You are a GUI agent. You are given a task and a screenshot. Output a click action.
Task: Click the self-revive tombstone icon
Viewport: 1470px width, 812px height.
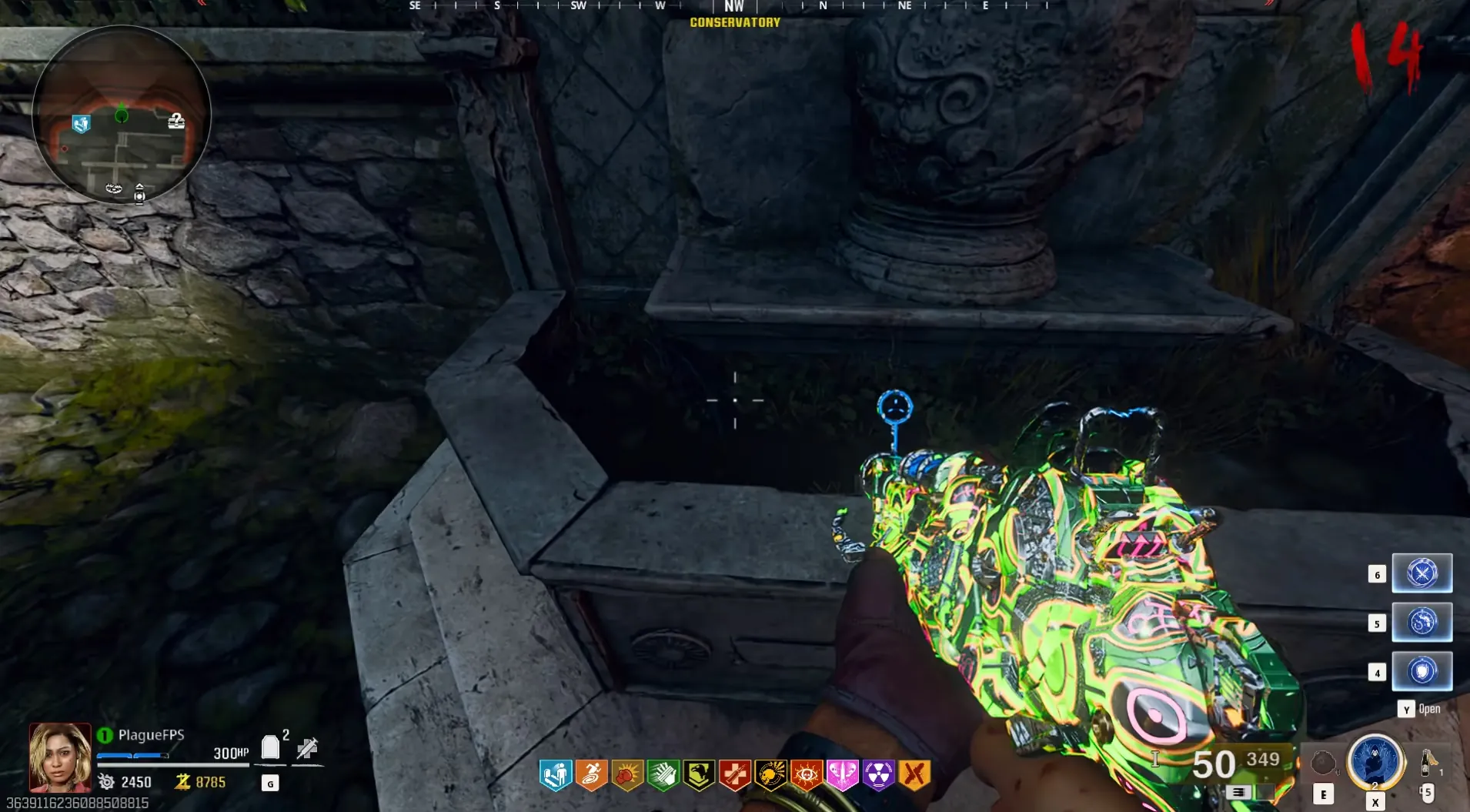tap(270, 747)
